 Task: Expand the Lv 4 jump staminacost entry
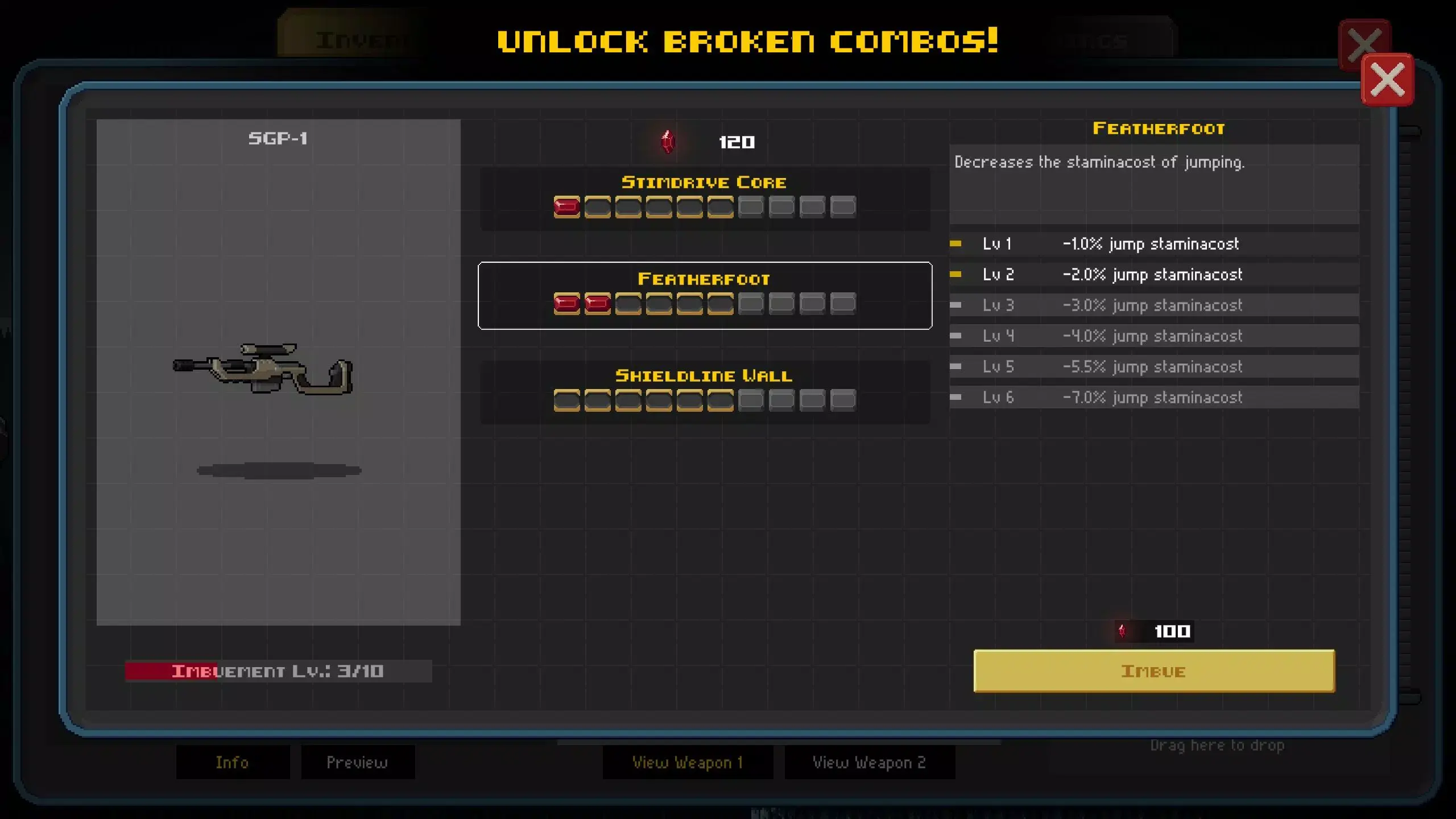(1155, 336)
